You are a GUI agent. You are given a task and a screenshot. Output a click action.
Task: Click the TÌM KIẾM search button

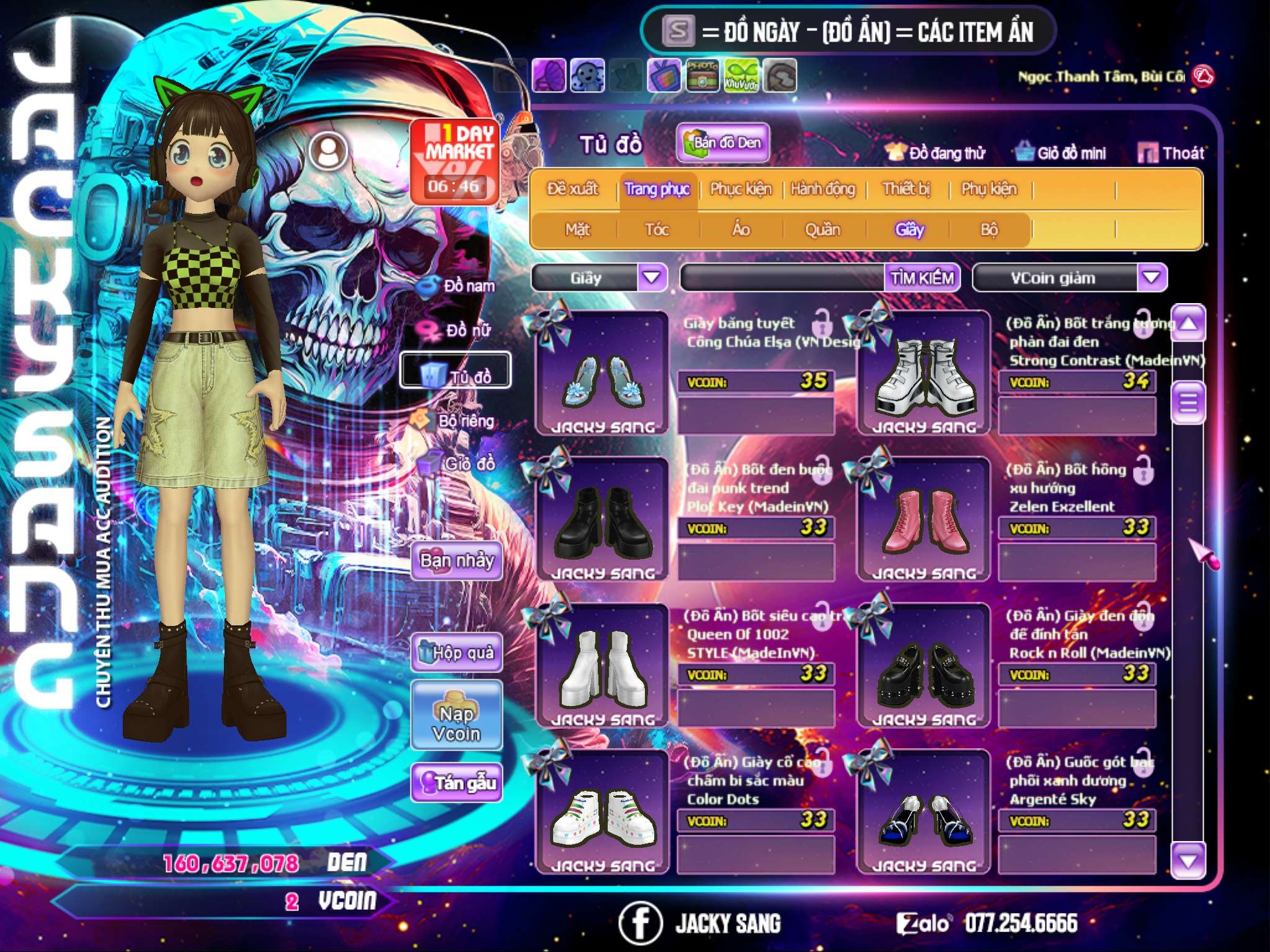click(921, 278)
